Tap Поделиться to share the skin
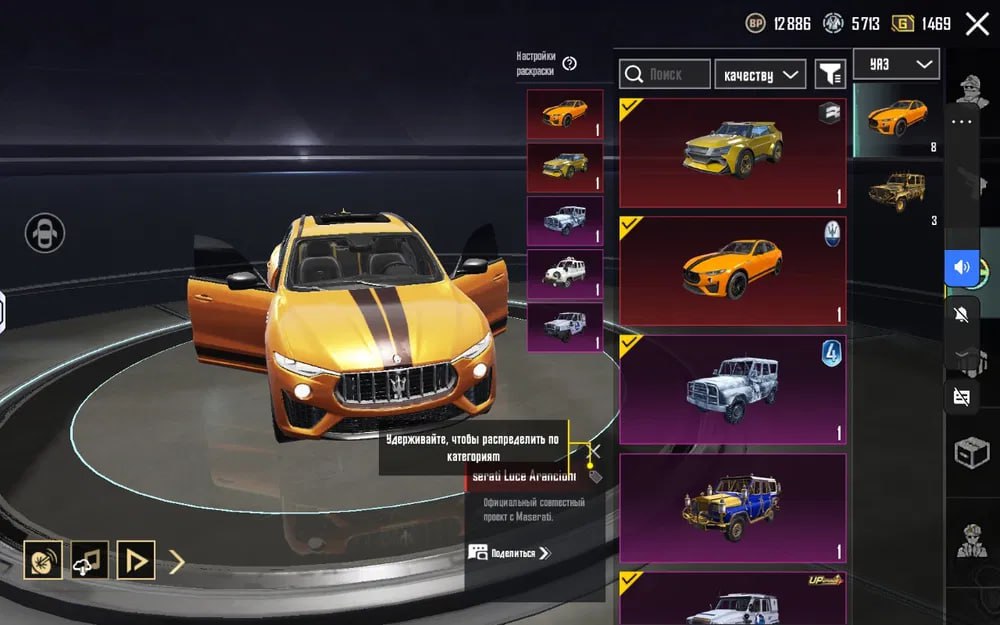The width and height of the screenshot is (1000, 625). coord(511,552)
